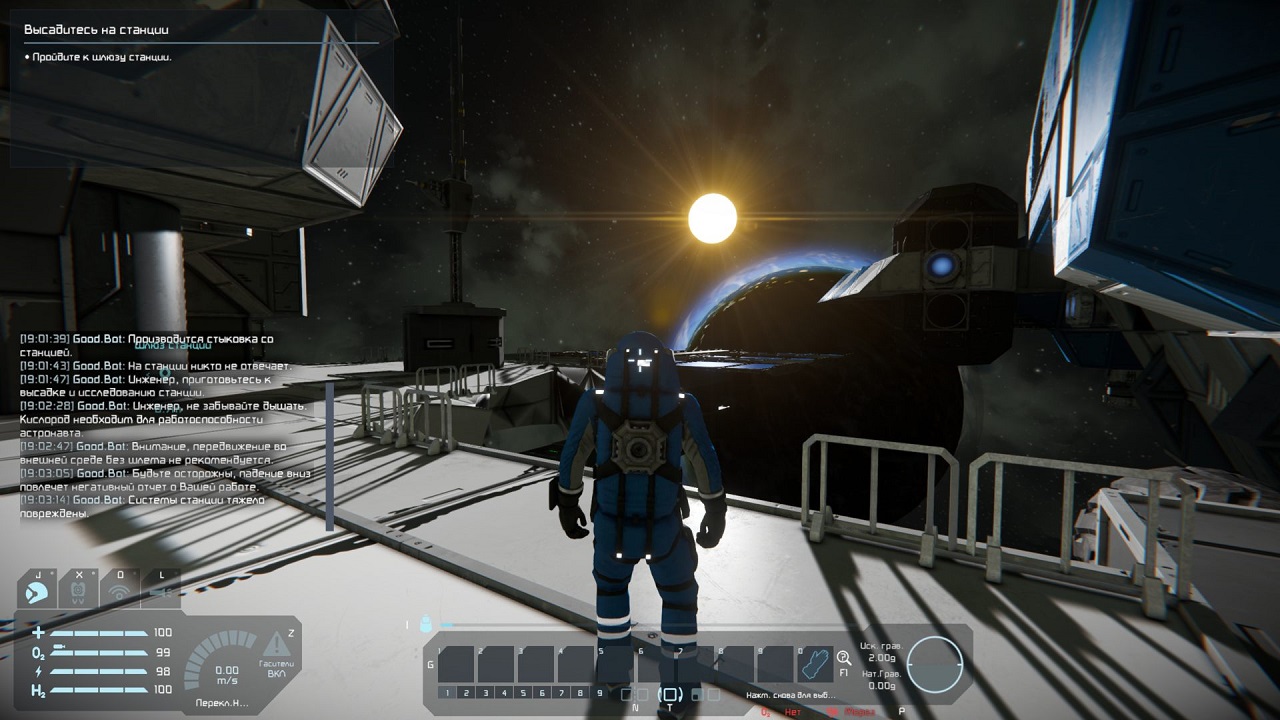Open the station landing objective tracker
This screenshot has height=720, width=1280.
pos(200,42)
